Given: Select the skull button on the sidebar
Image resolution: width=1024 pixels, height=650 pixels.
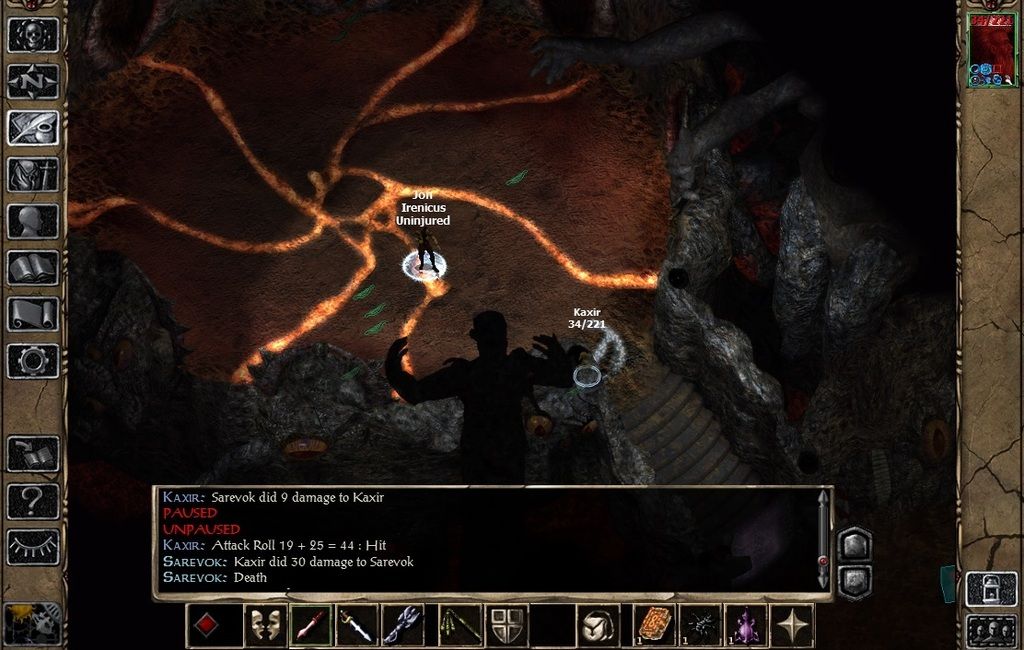Looking at the screenshot, I should point(33,35).
